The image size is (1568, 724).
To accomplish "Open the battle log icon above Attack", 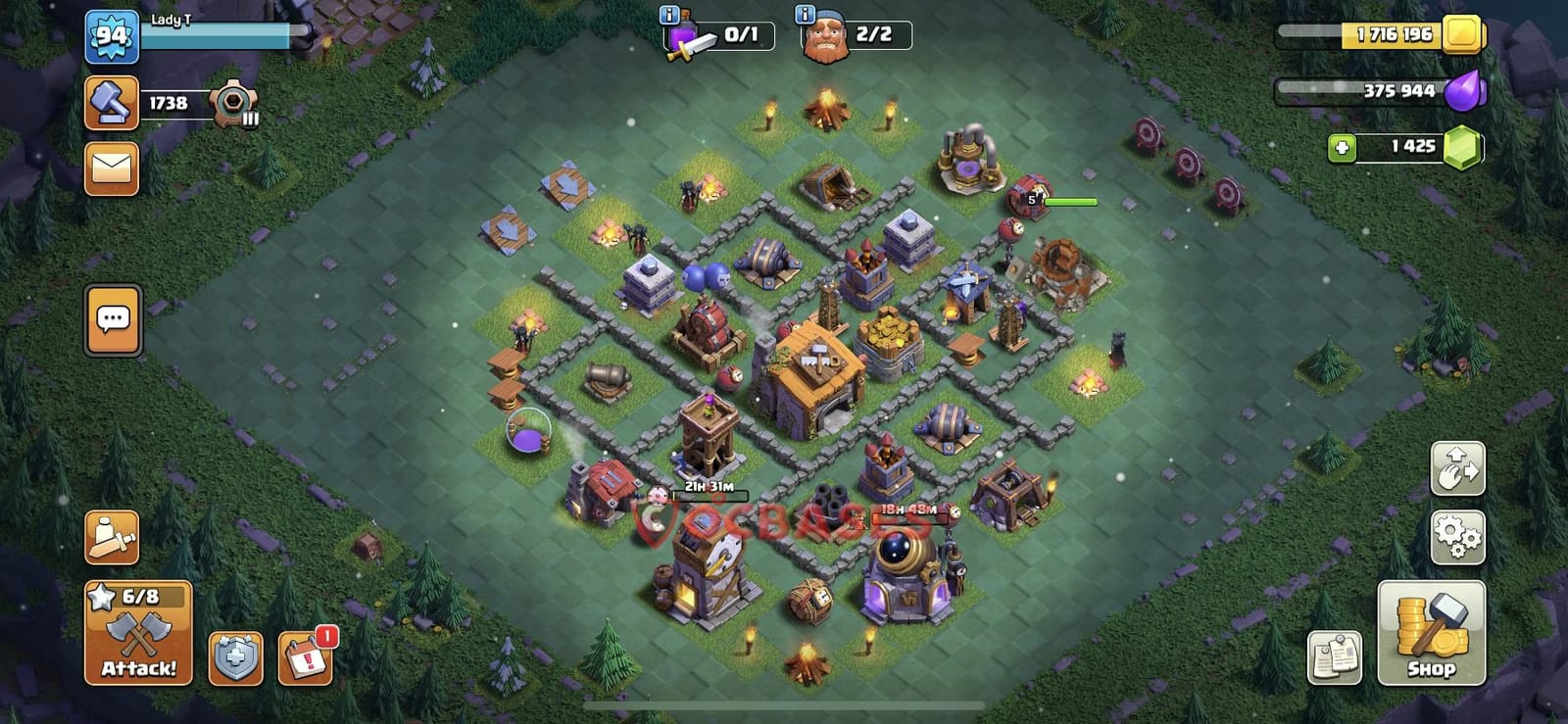I will pyautogui.click(x=111, y=534).
